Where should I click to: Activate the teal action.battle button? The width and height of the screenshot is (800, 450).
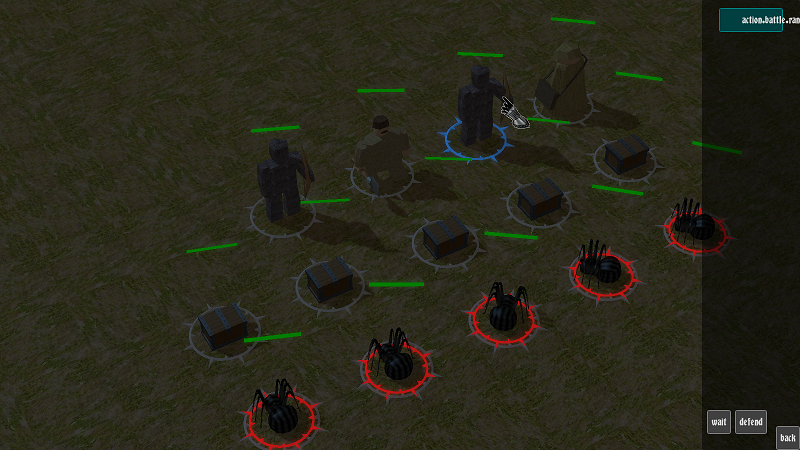(751, 20)
